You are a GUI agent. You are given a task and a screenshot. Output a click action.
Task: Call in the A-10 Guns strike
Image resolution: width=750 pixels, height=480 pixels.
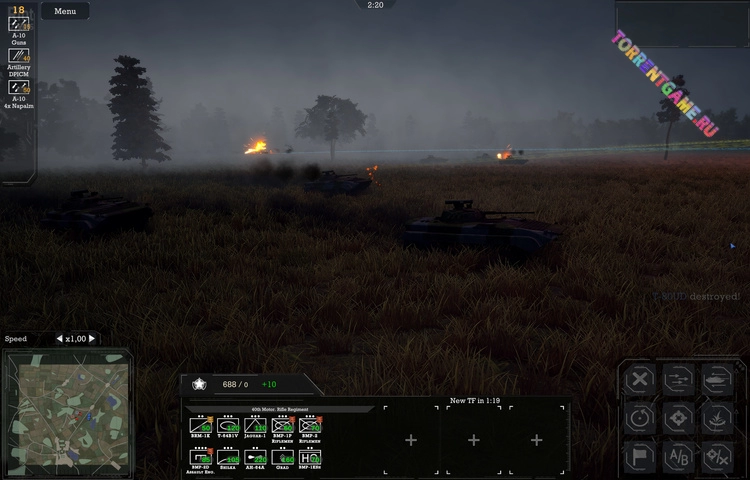point(19,23)
